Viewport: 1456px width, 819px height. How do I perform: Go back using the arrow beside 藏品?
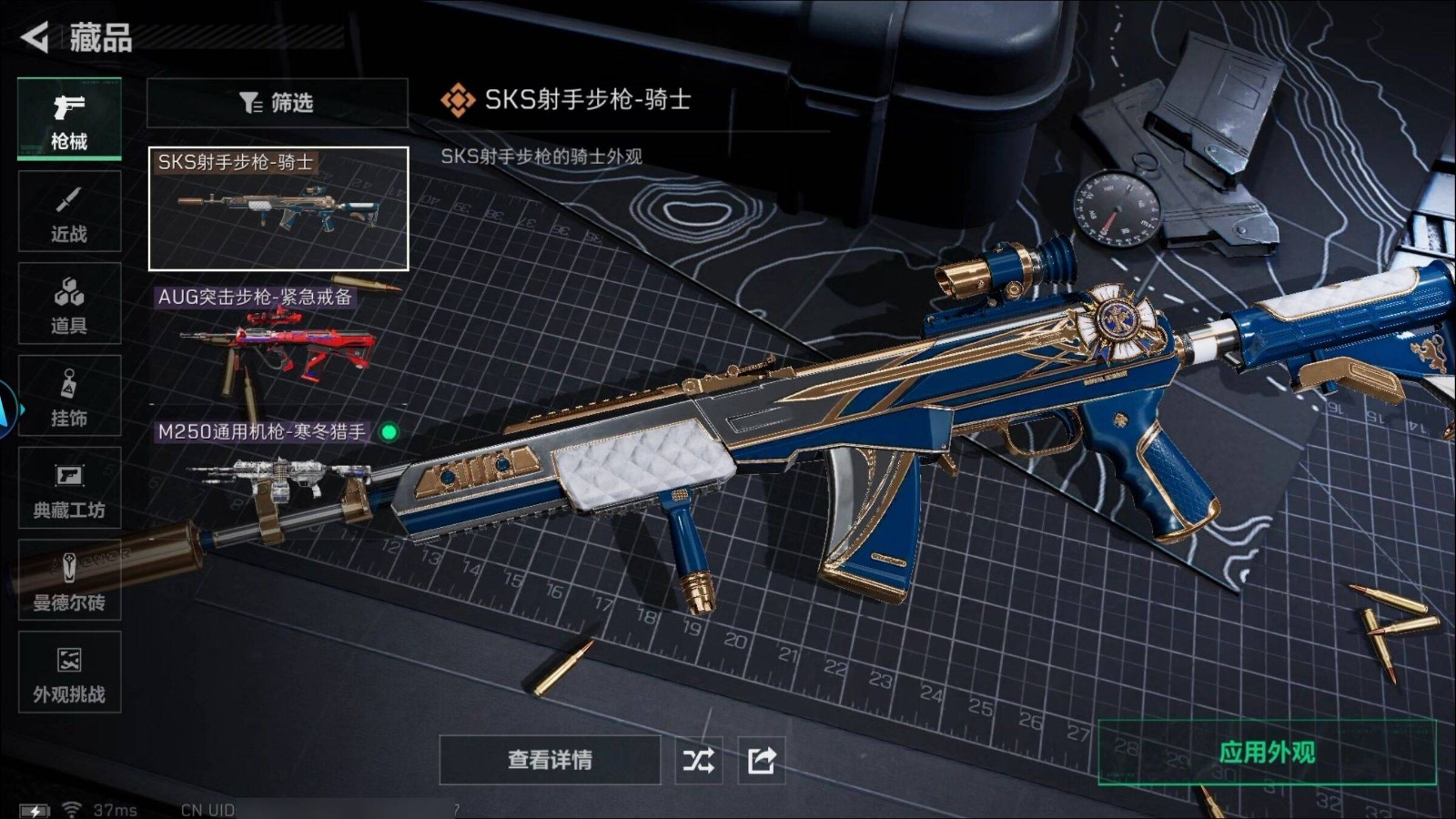35,37
